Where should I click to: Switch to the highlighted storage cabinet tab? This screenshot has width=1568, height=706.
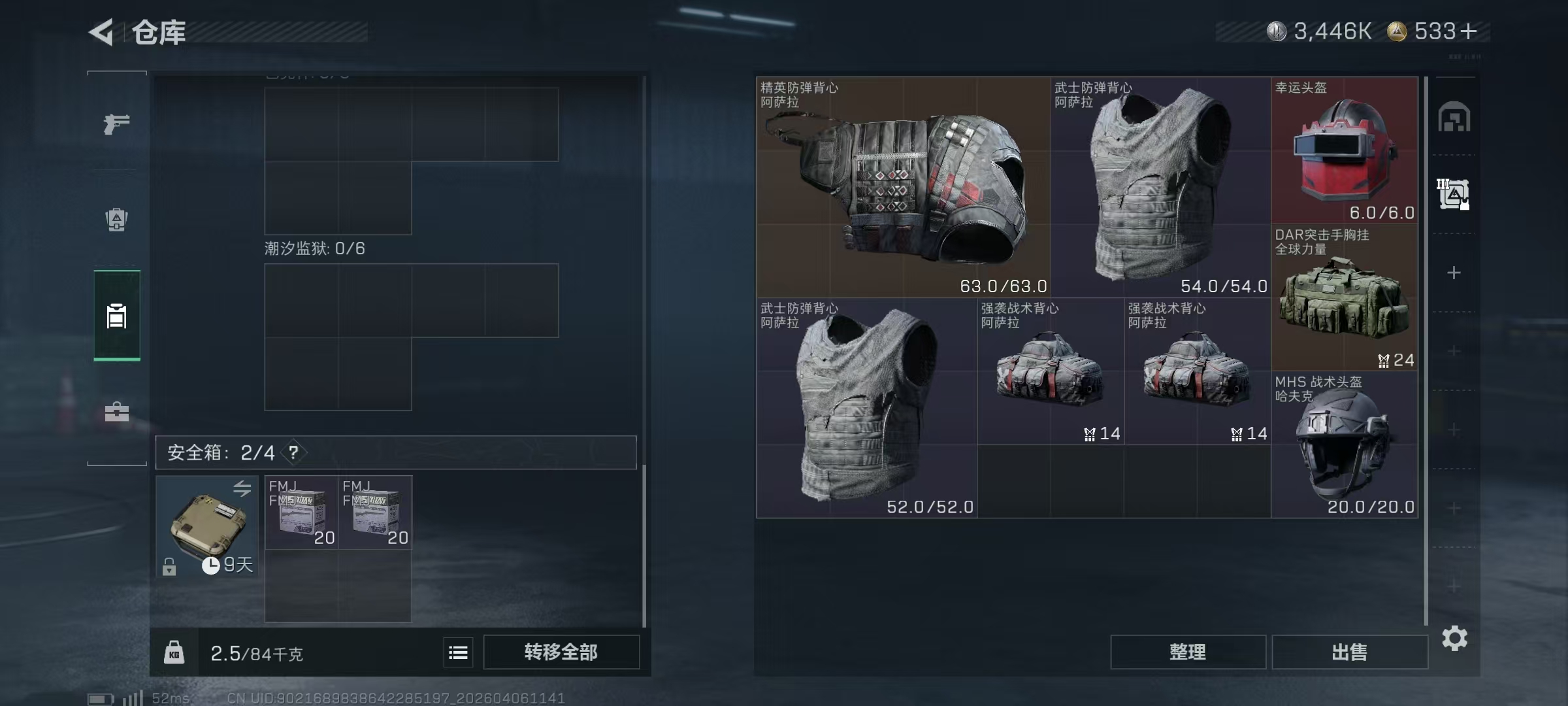click(x=116, y=316)
